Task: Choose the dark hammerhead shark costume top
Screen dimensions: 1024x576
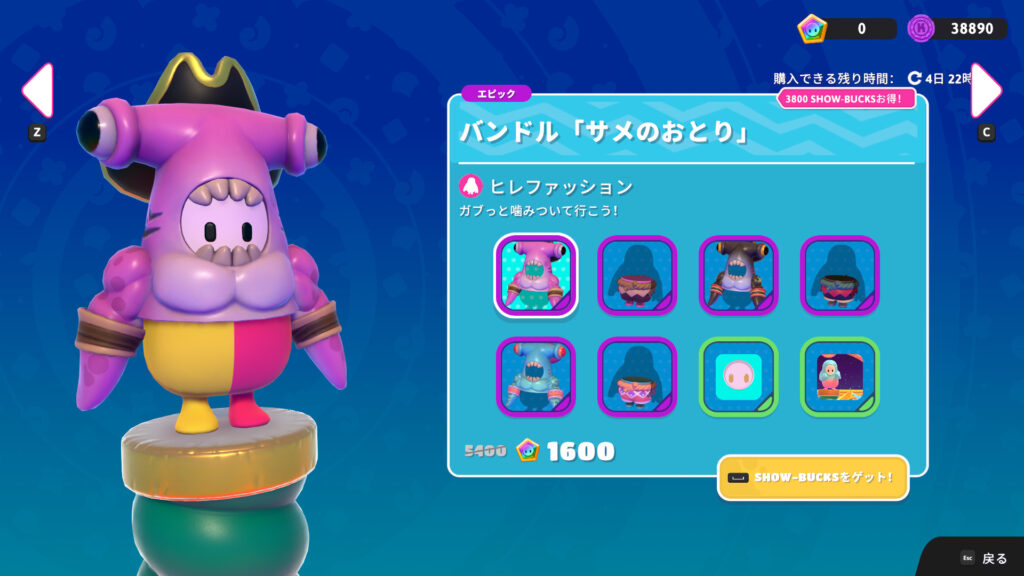Action: [739, 275]
